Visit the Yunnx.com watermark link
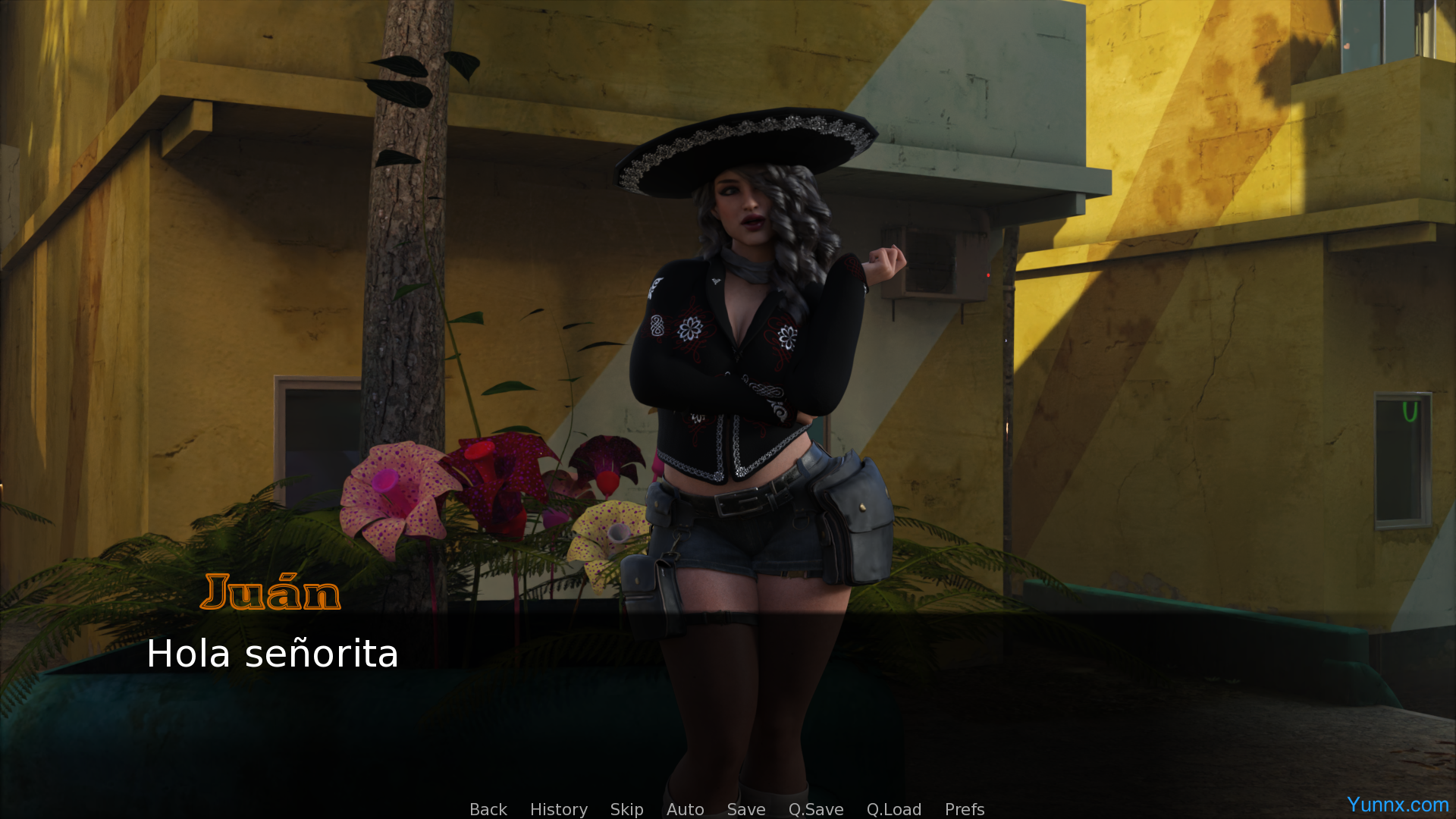Image resolution: width=1456 pixels, height=819 pixels. tap(1397, 805)
